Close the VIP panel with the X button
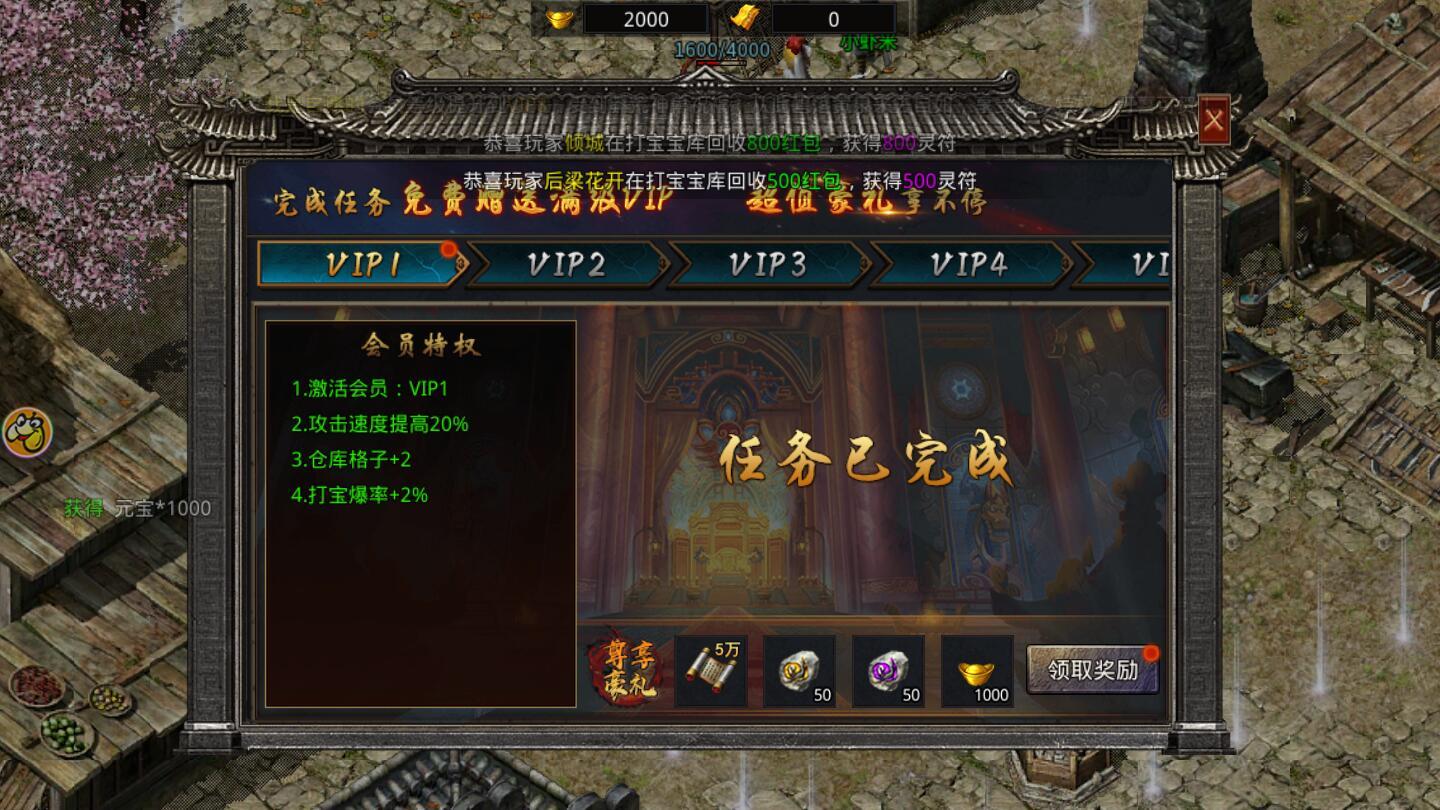1440x810 pixels. [x=1213, y=120]
